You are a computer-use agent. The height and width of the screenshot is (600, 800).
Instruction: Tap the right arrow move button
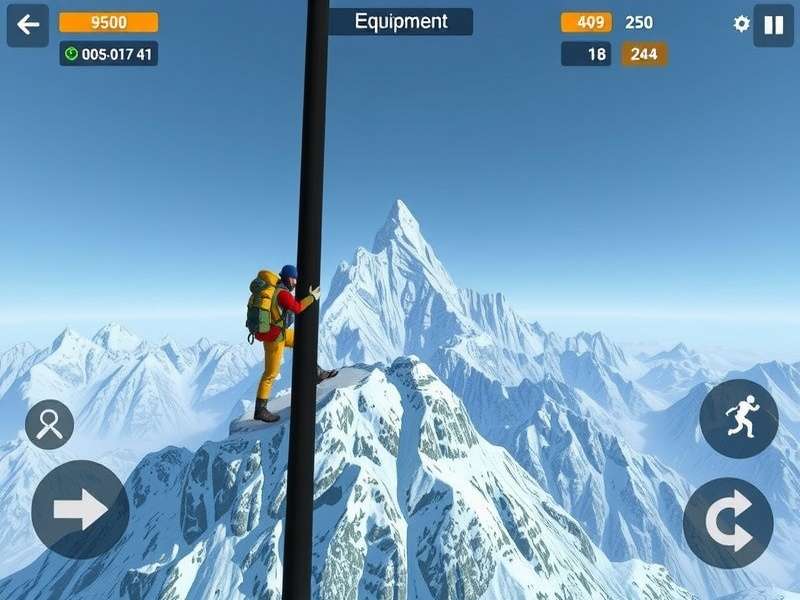[80, 510]
